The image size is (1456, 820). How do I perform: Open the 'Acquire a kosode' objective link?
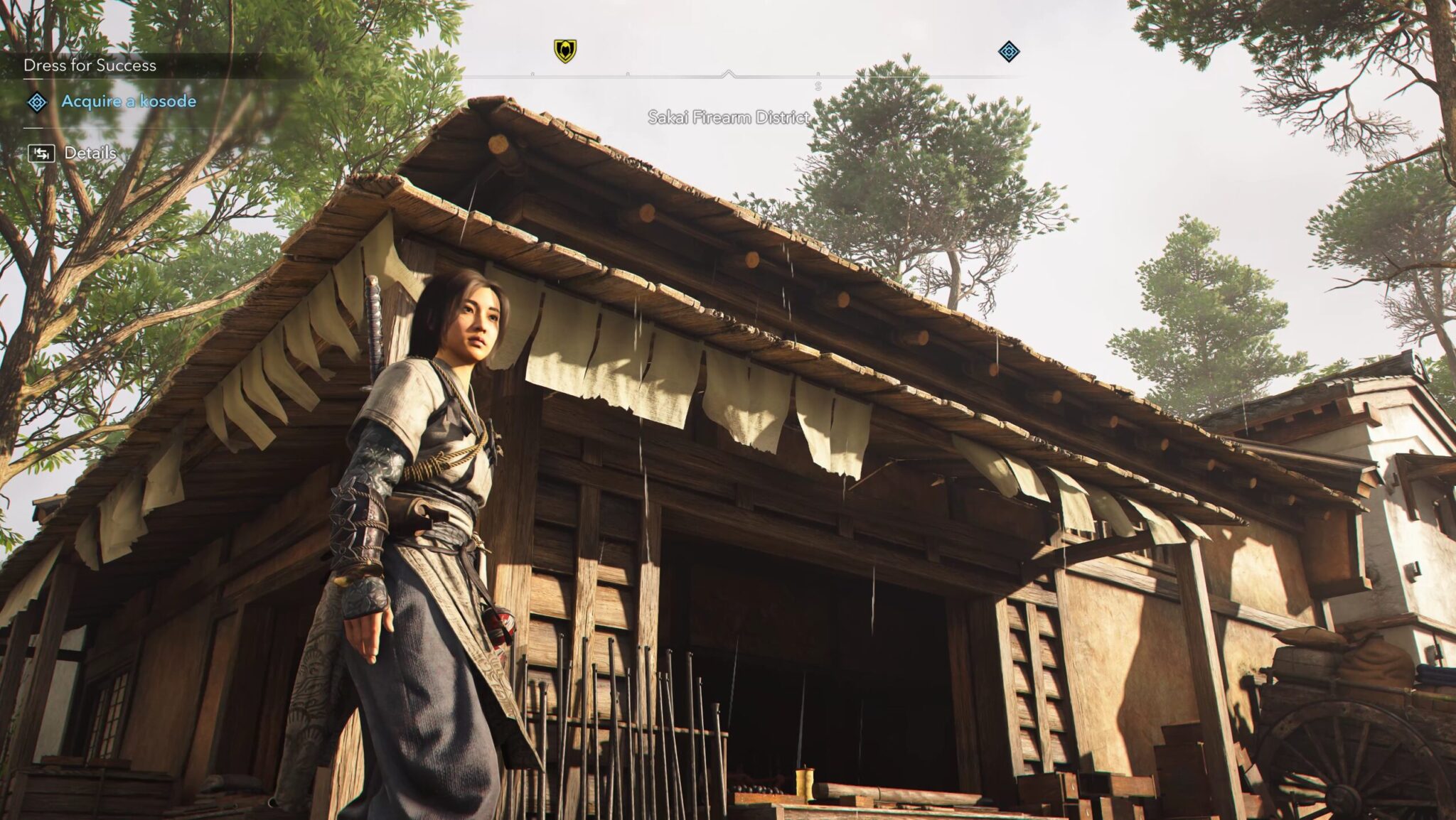[128, 102]
